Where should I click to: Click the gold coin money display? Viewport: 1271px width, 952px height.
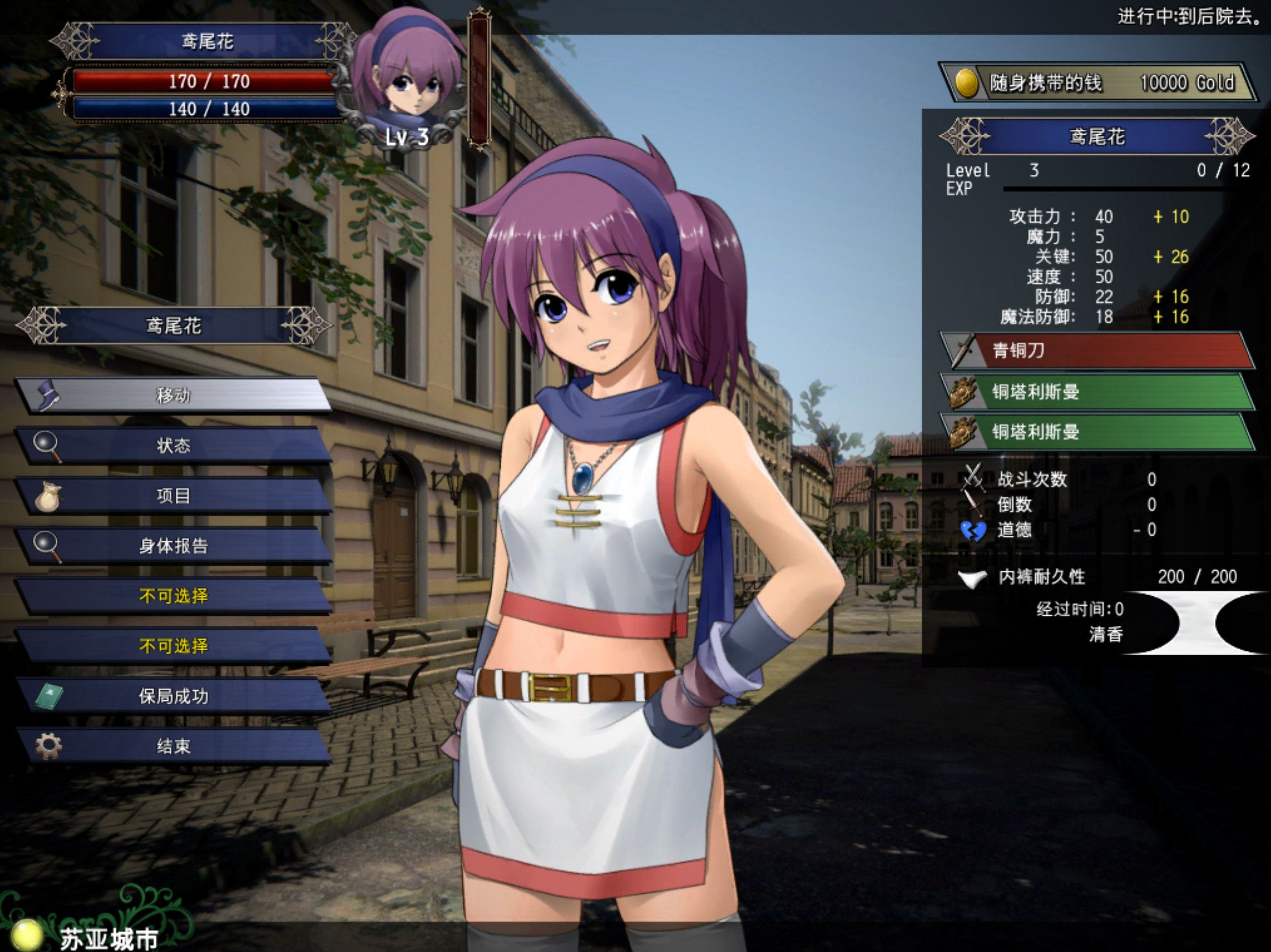click(1096, 84)
